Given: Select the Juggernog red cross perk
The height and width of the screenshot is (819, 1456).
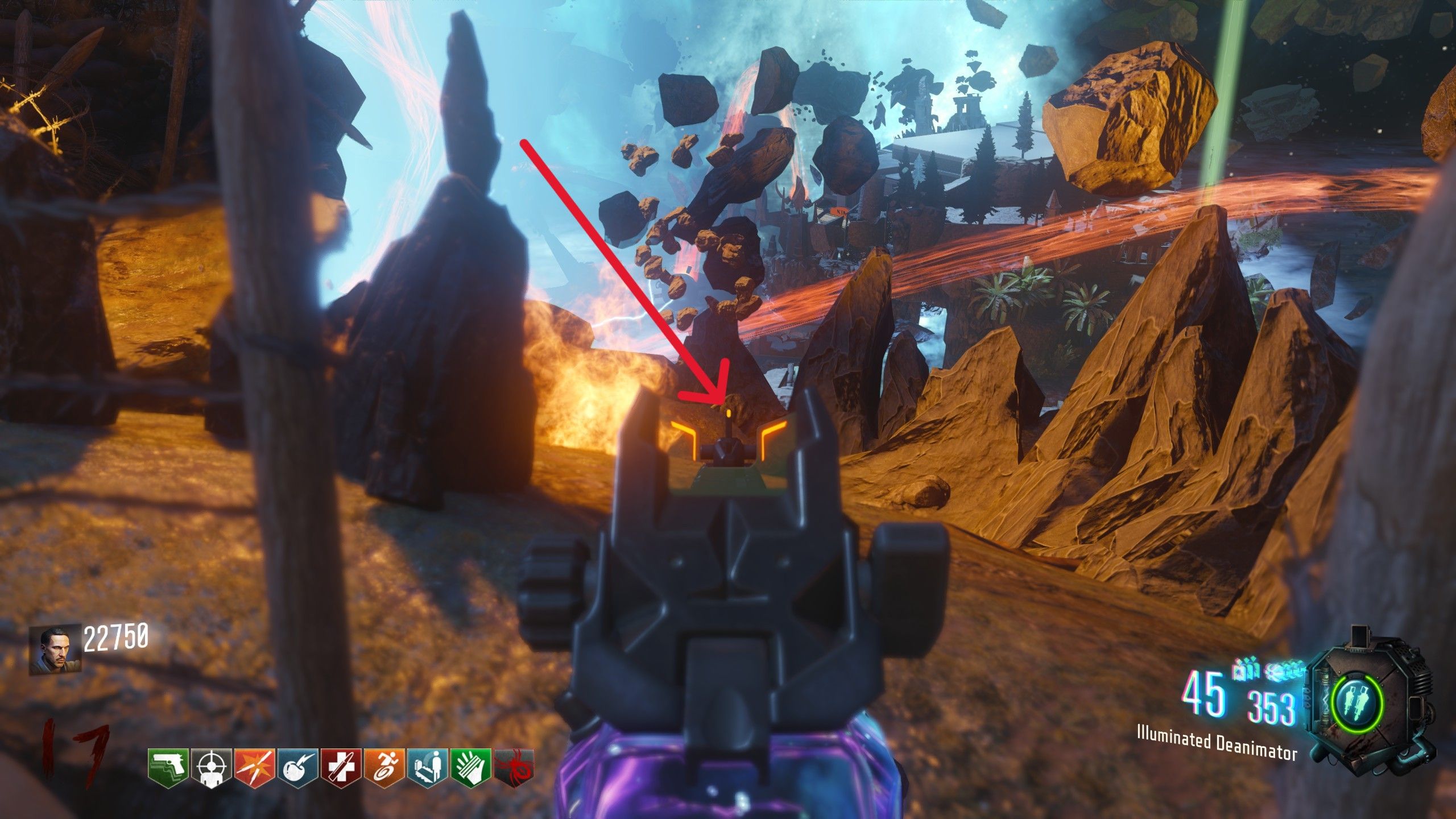Looking at the screenshot, I should click(341, 768).
